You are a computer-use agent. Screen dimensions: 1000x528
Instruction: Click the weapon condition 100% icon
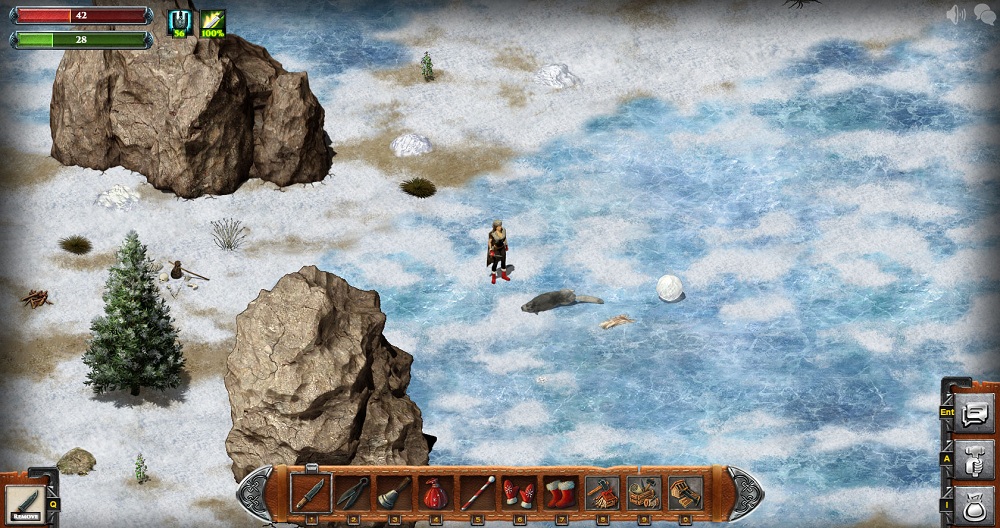(x=212, y=23)
